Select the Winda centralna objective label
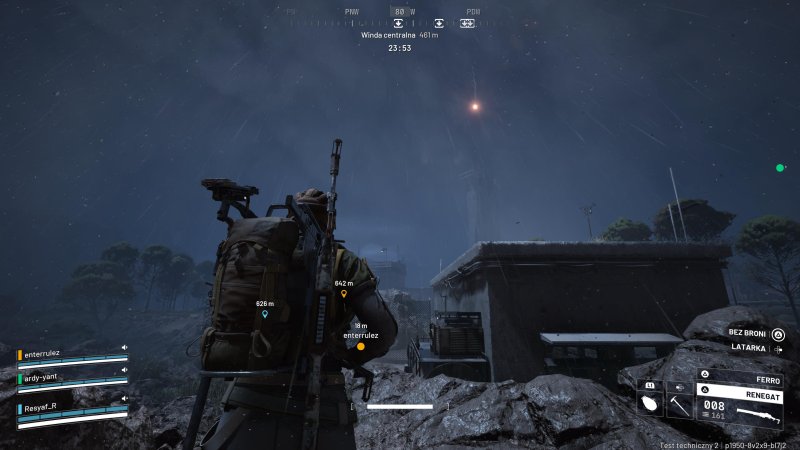Image resolution: width=800 pixels, height=450 pixels. click(x=390, y=35)
